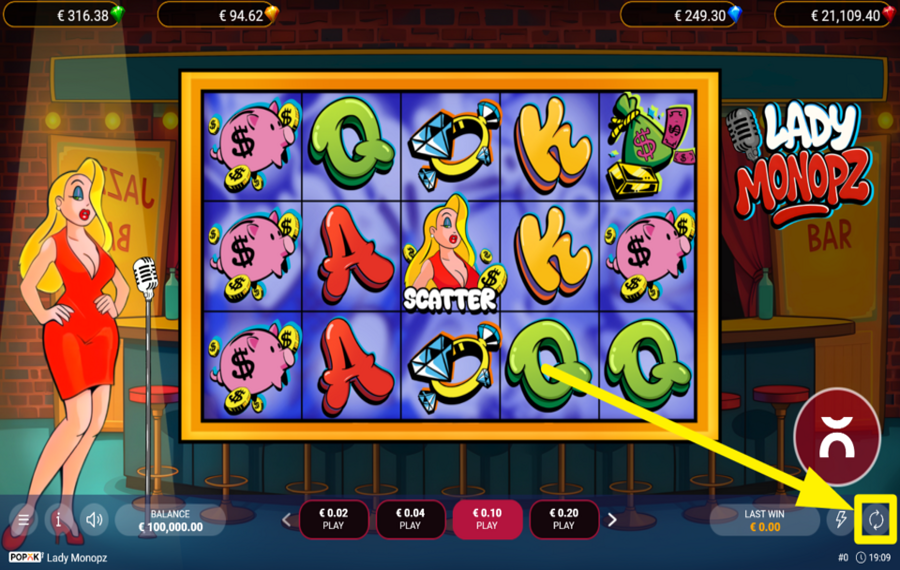Choose the € 0.04 play bet

tap(410, 519)
